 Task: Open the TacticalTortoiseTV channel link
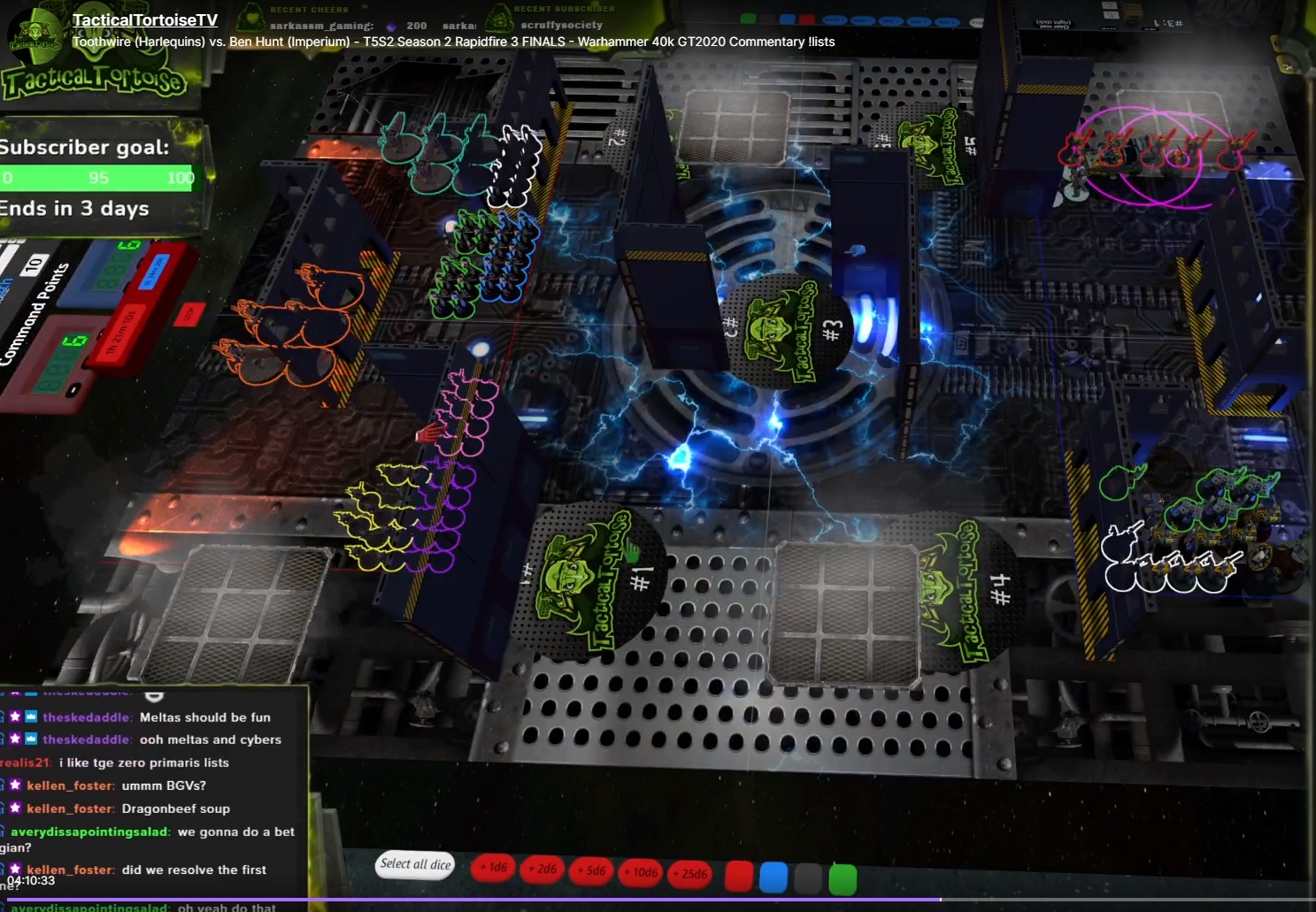pyautogui.click(x=145, y=20)
